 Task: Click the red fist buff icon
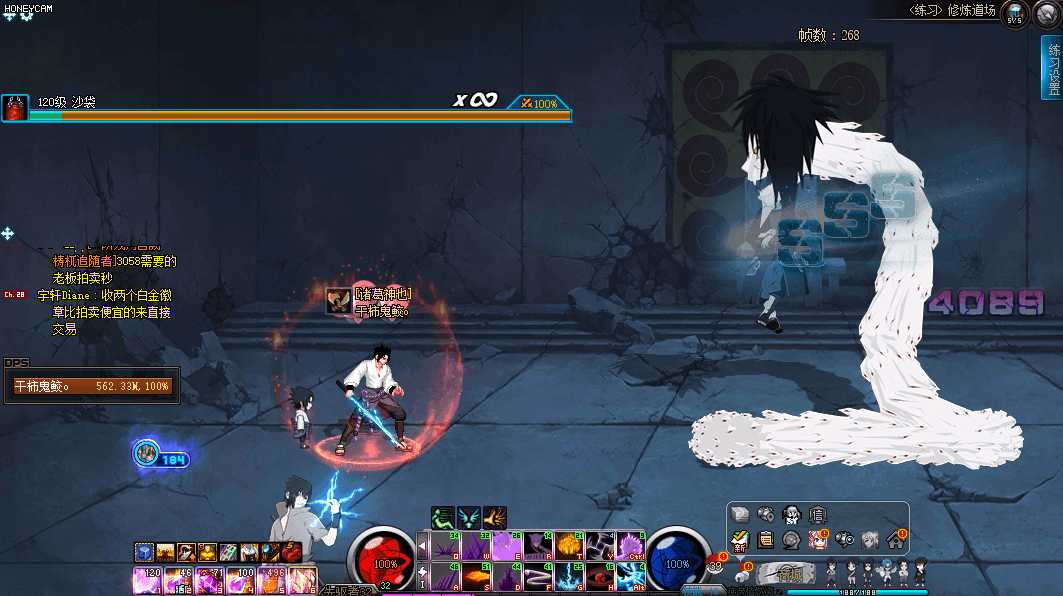(292, 552)
